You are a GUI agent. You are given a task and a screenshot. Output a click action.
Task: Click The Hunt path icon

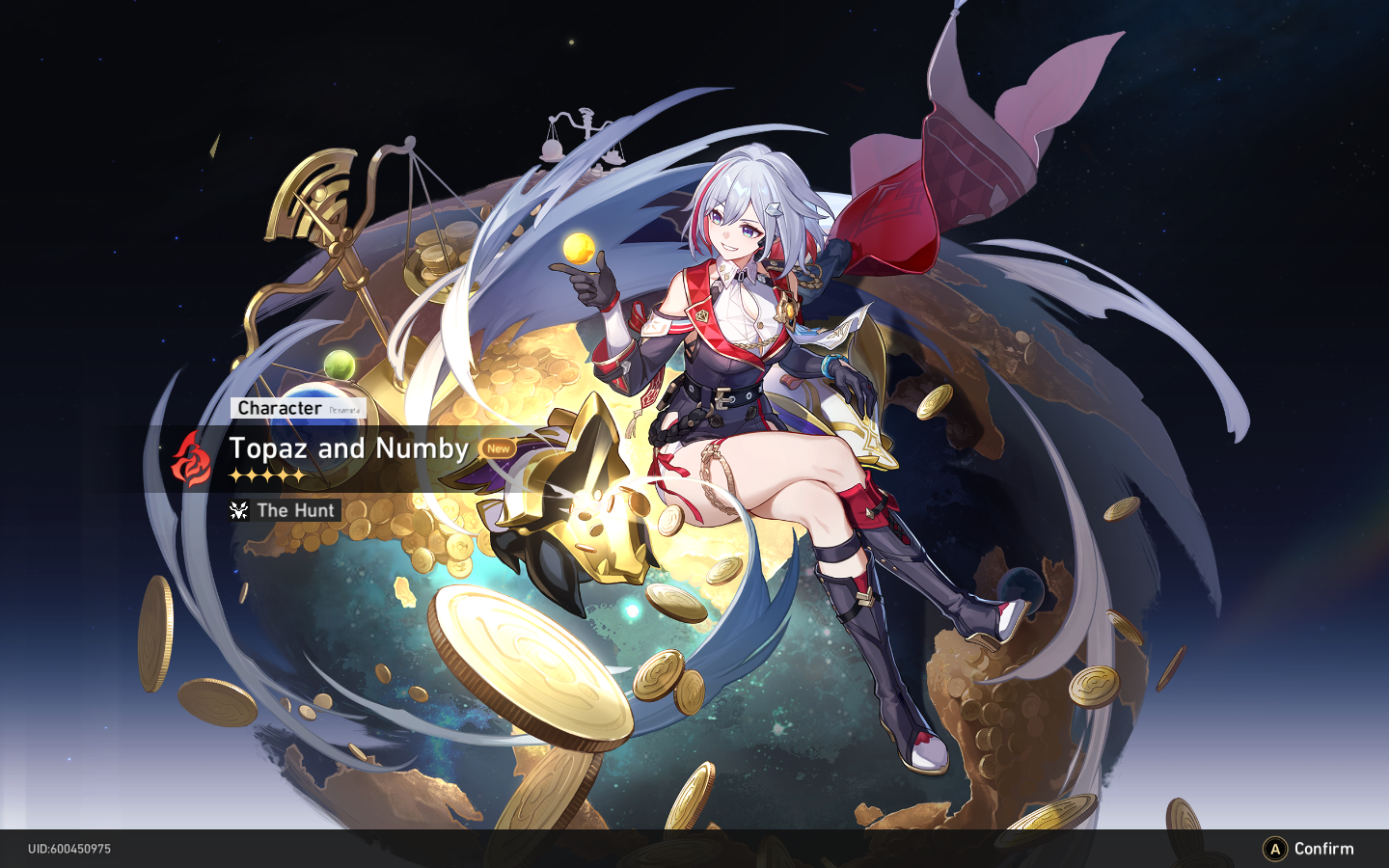(x=240, y=510)
